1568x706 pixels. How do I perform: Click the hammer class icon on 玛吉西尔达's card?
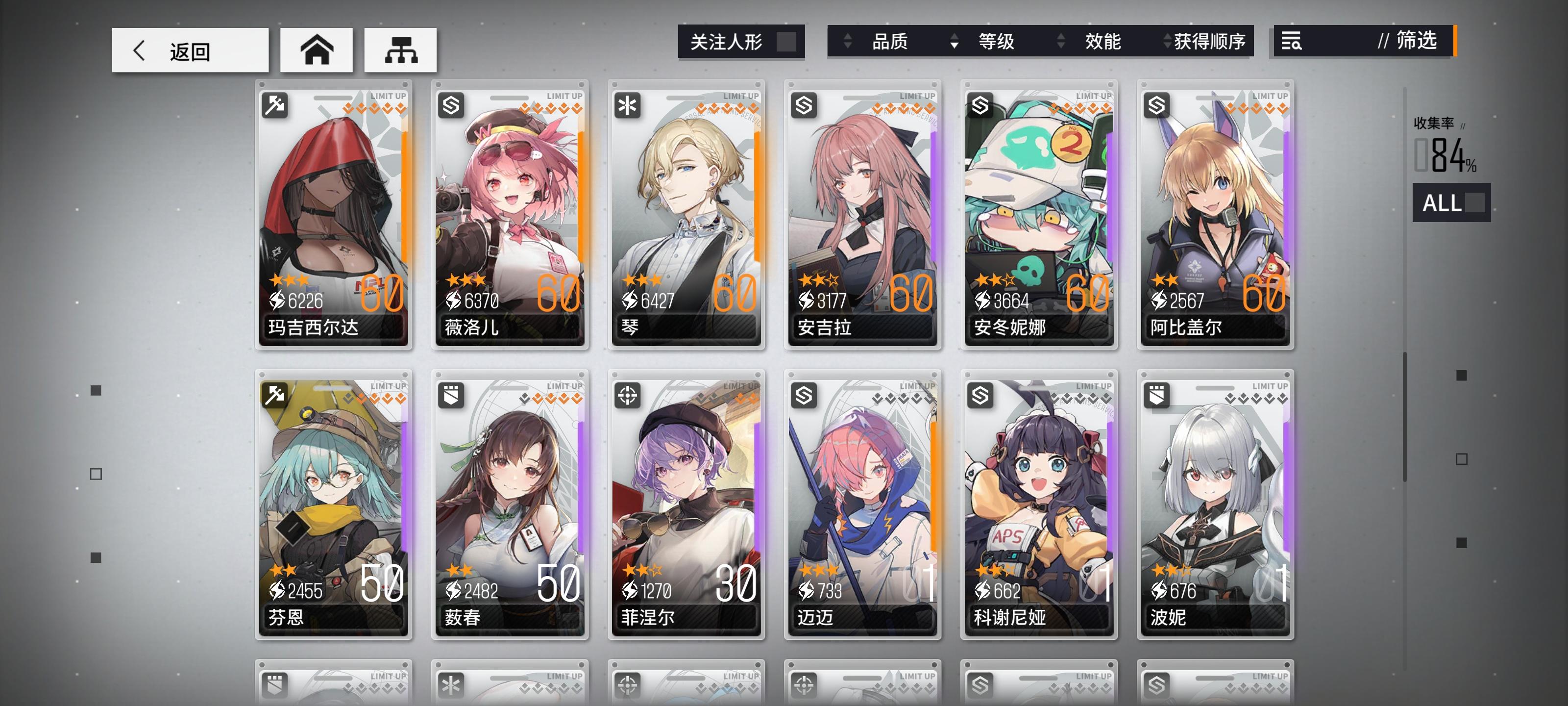click(276, 105)
